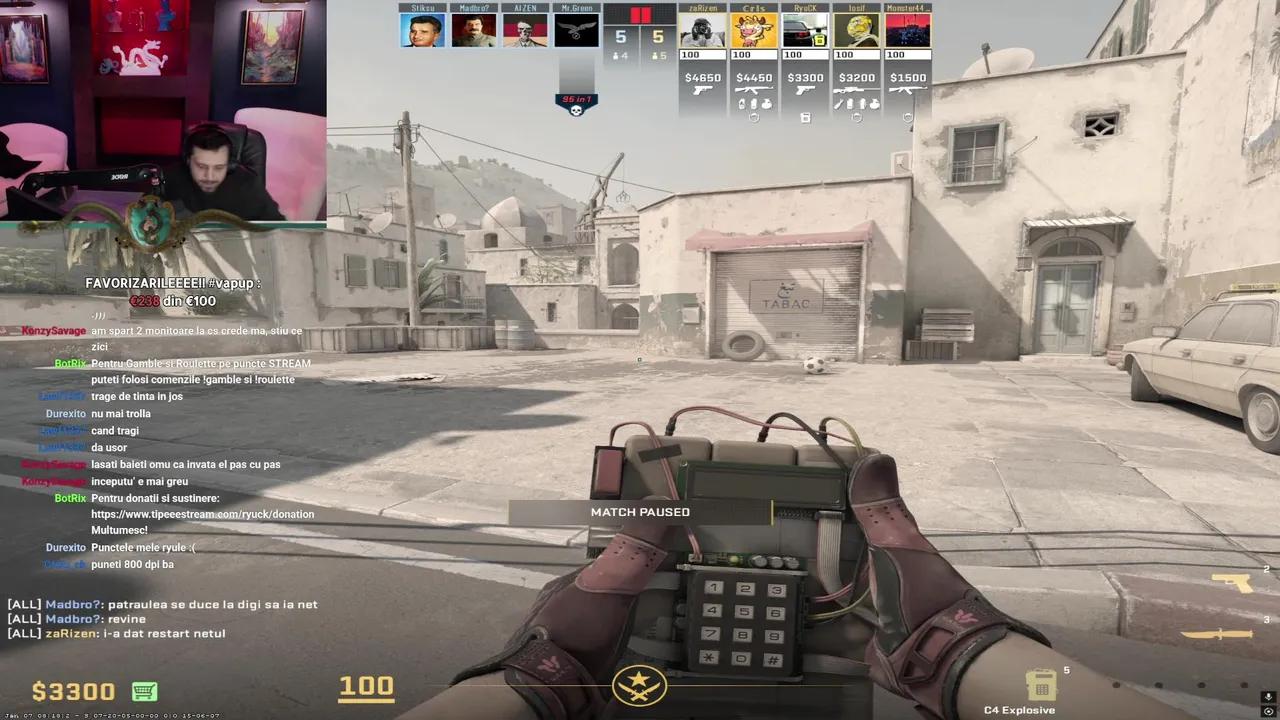Click Mr.Green's eagle avatar on the scoreboard
The width and height of the screenshot is (1280, 720).
click(x=576, y=28)
